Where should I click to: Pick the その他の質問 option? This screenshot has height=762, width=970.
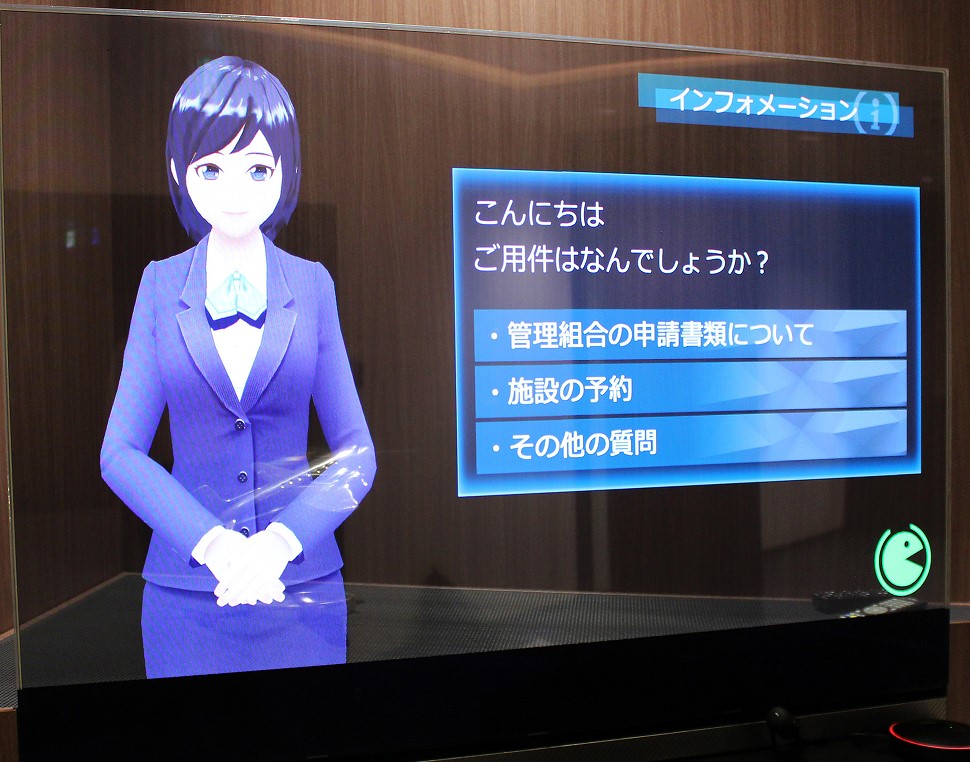click(690, 441)
